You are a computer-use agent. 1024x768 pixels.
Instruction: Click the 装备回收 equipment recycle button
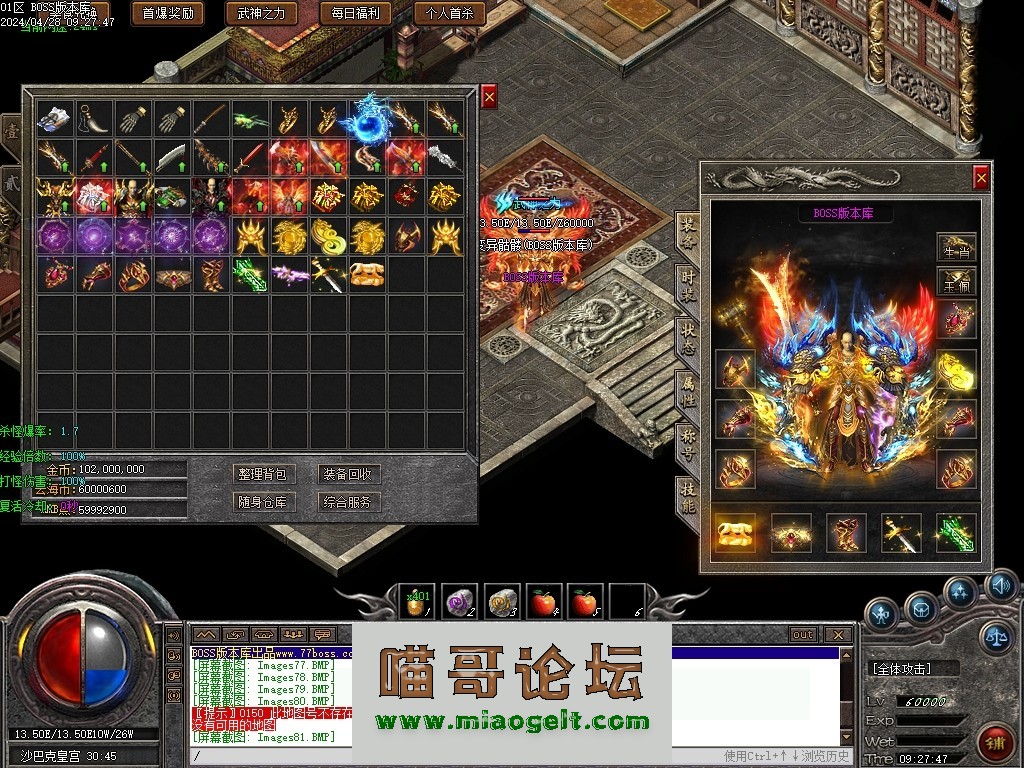coord(347,474)
